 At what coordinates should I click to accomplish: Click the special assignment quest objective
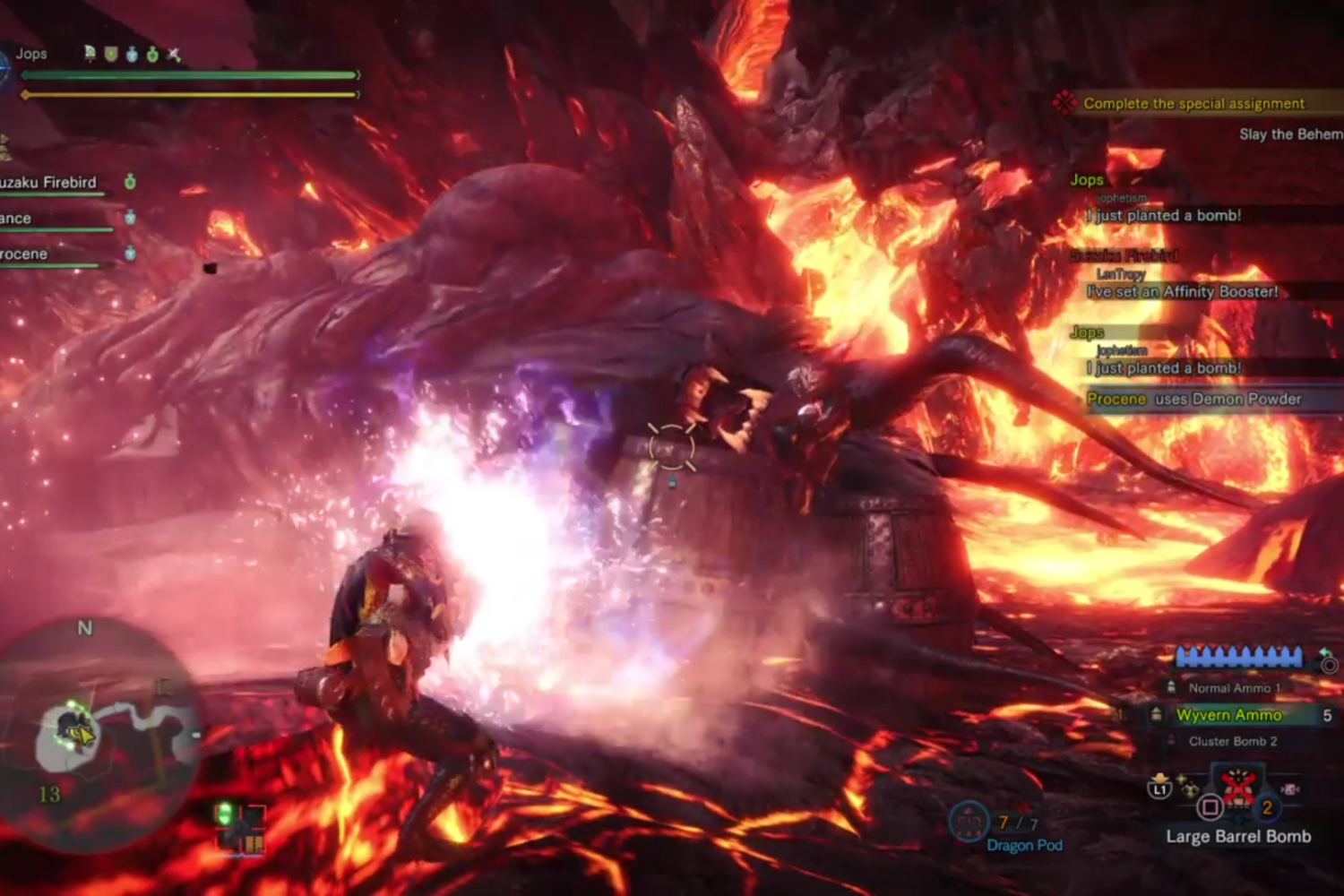pos(1193,103)
